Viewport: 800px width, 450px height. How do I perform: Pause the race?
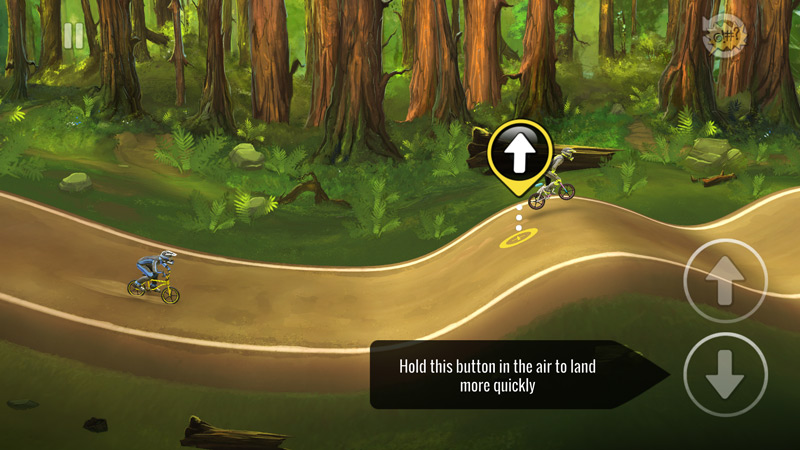coord(74,36)
